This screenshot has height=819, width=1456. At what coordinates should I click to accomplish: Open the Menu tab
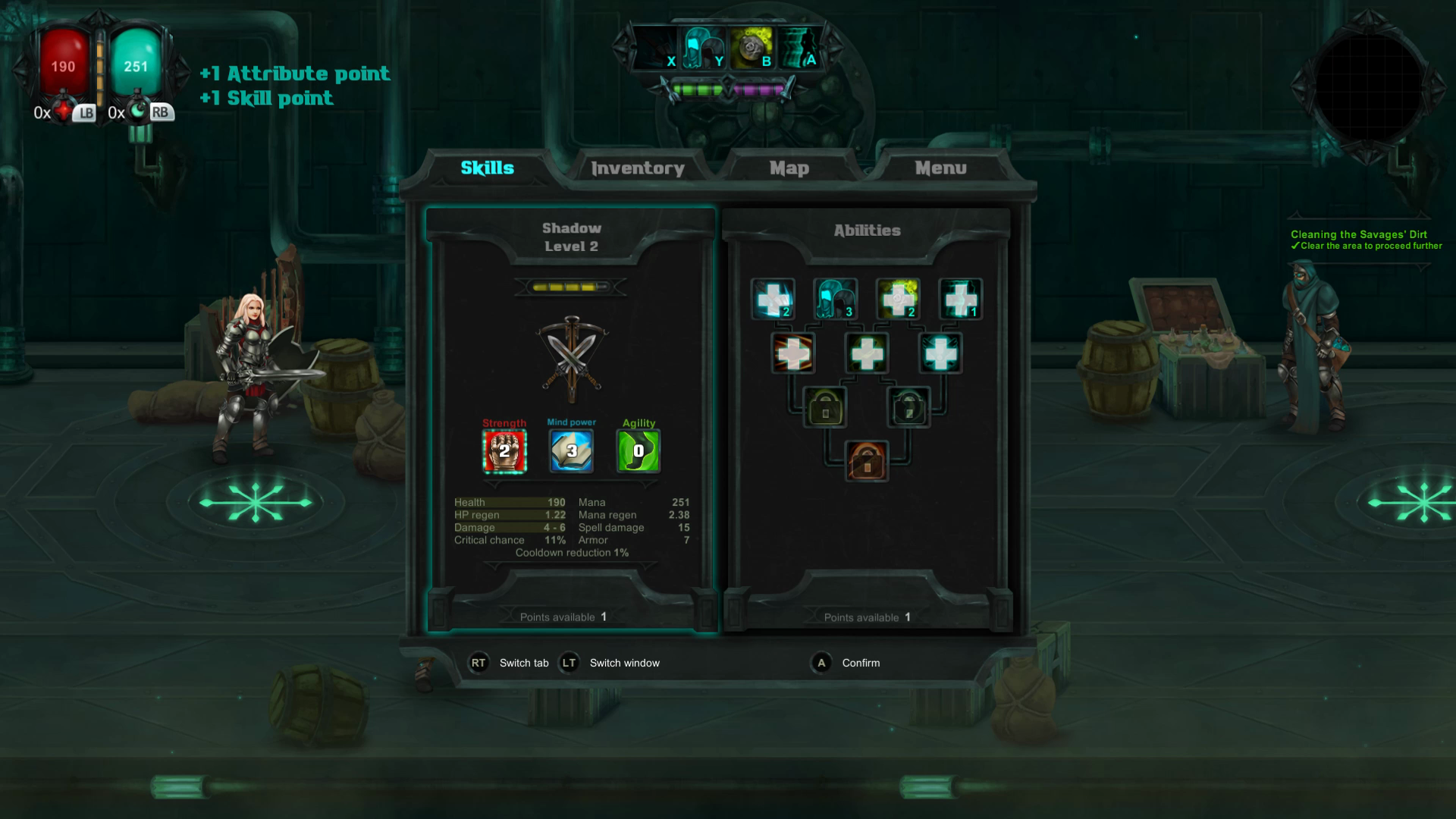[940, 168]
